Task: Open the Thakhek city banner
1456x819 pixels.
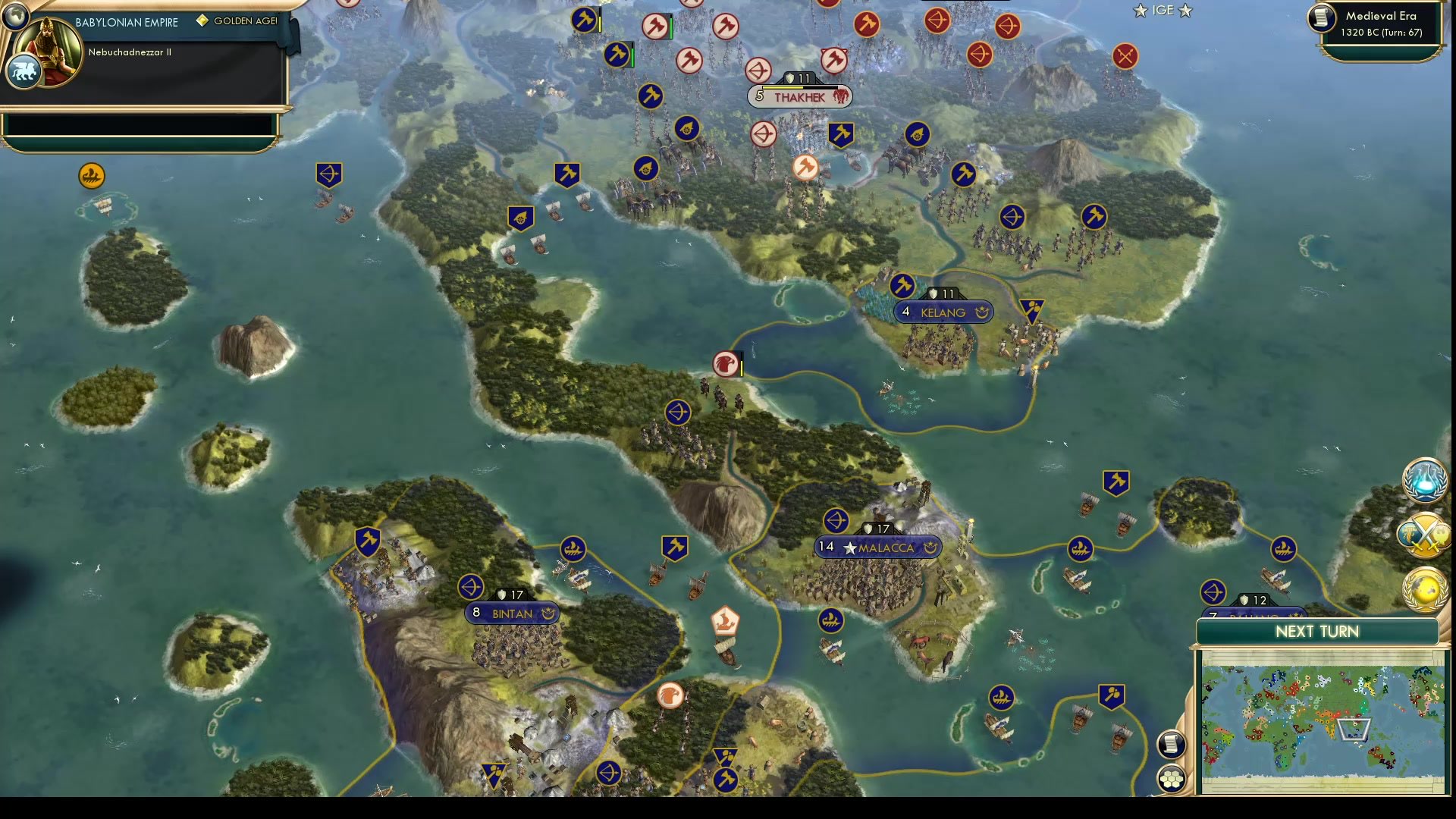Action: (801, 96)
